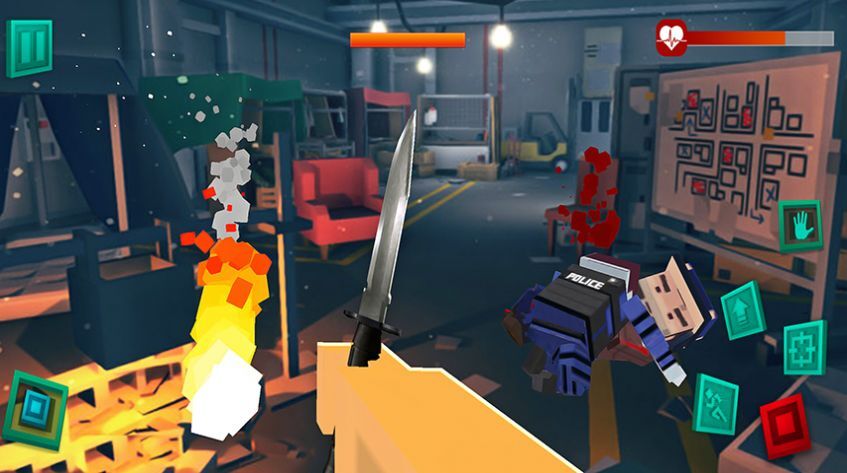Tap the open hand interact button

coord(799,225)
